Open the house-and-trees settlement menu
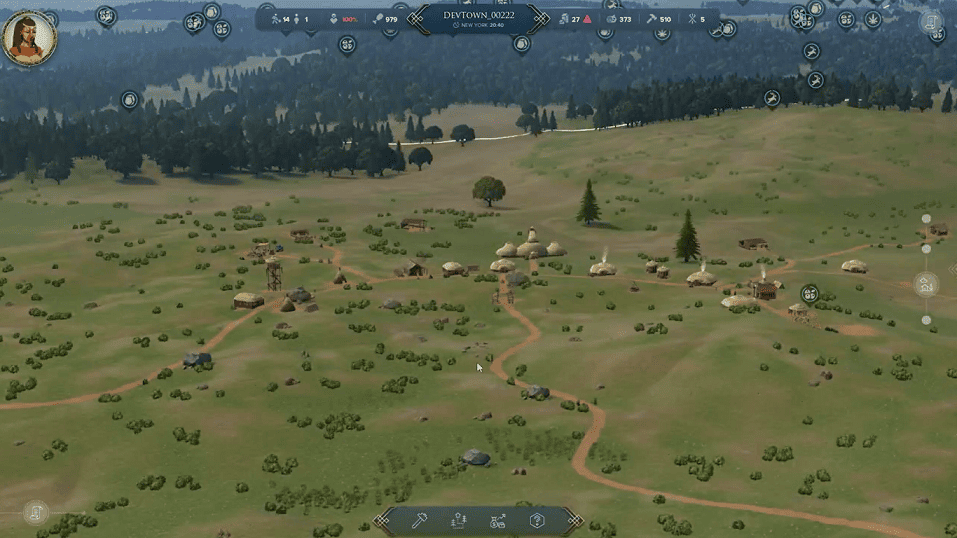Image resolution: width=957 pixels, height=538 pixels. click(x=459, y=520)
